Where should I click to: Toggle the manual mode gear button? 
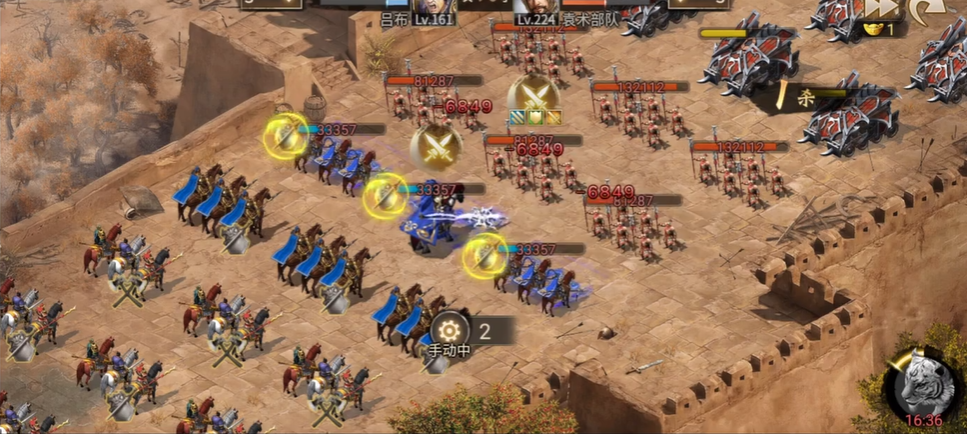(x=449, y=330)
